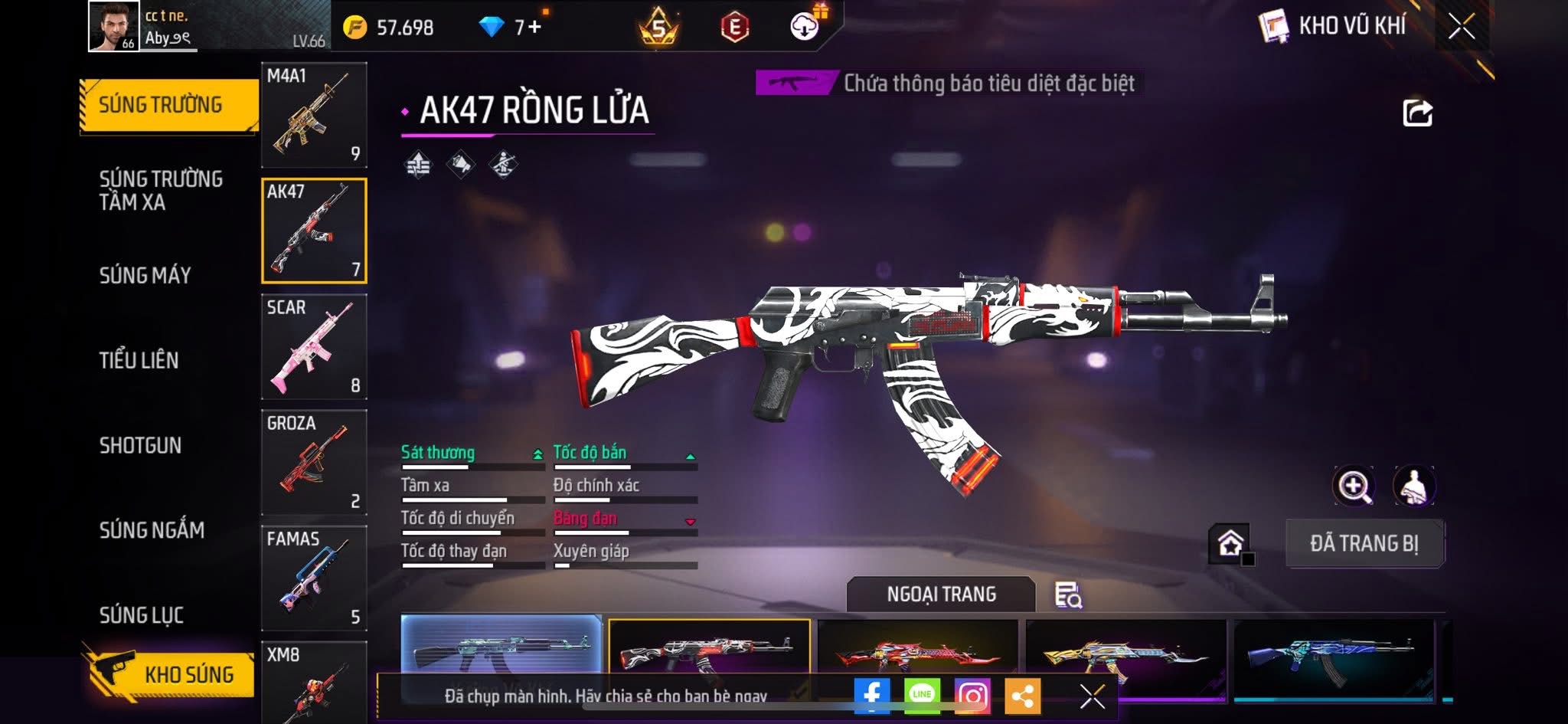Share the weapon with the arrow icon
1568x724 pixels.
point(1417,113)
